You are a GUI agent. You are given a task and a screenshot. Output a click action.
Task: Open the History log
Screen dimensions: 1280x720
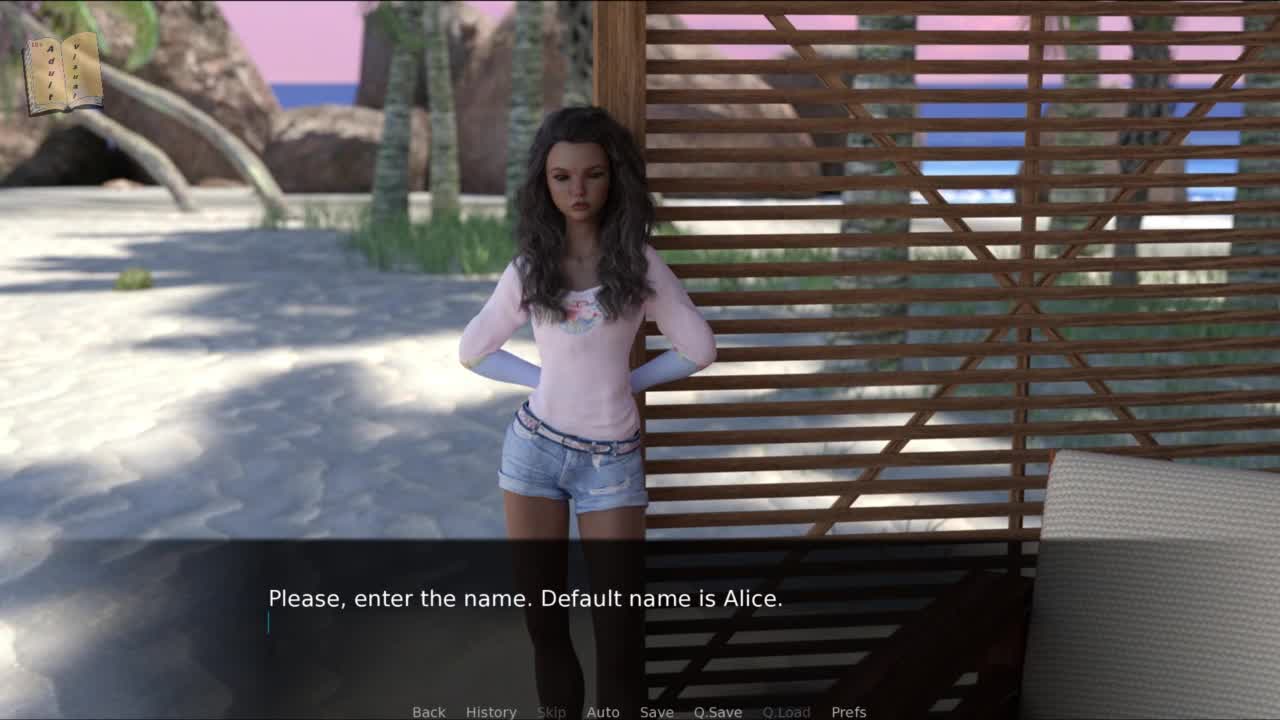tap(491, 712)
